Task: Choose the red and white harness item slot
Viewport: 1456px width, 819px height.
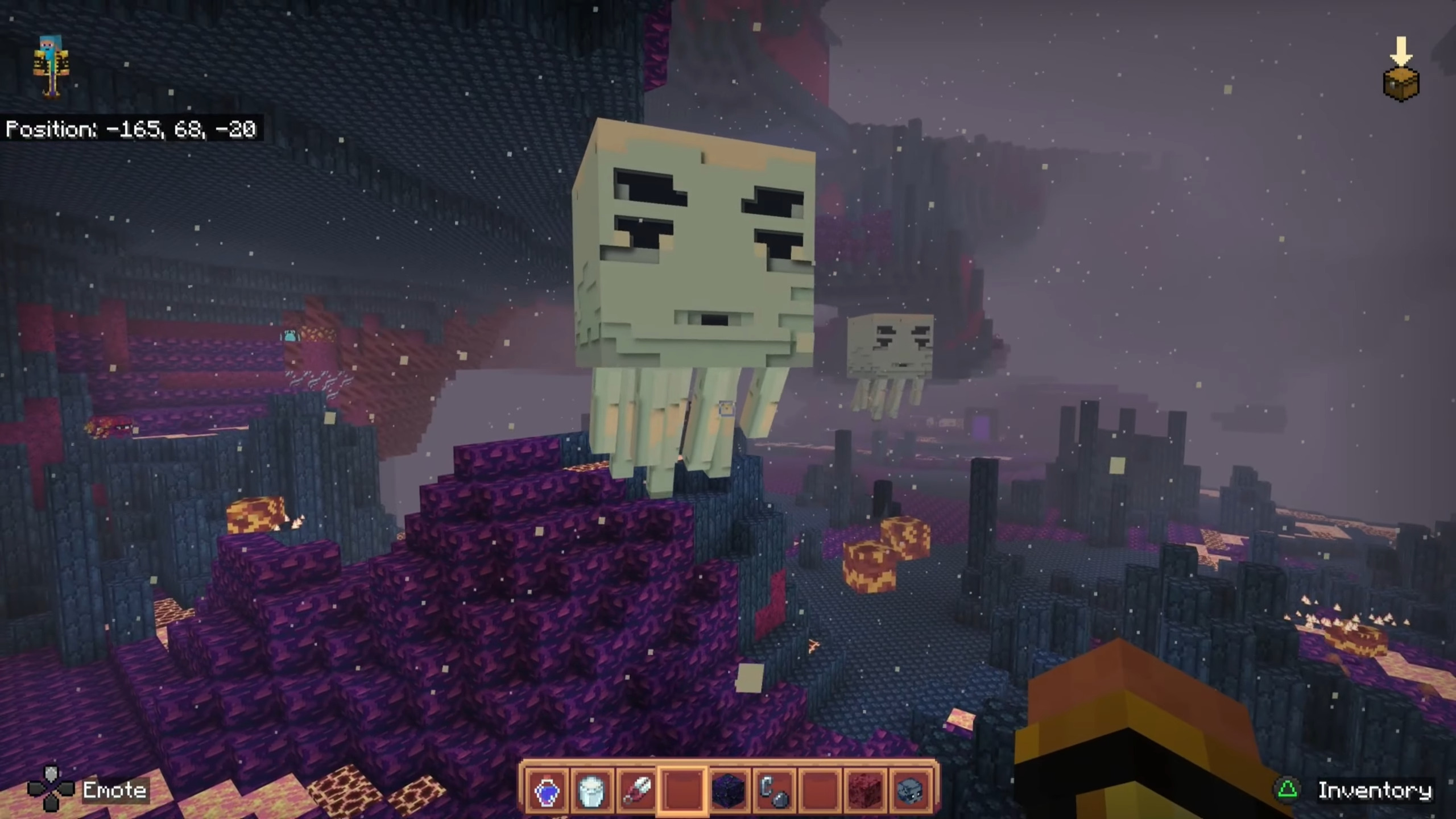Action: (x=637, y=790)
